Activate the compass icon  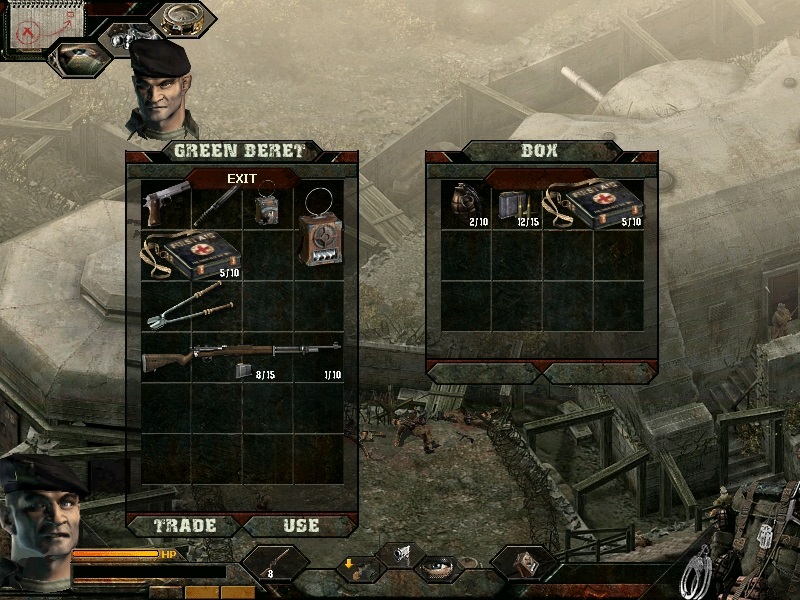[x=183, y=20]
